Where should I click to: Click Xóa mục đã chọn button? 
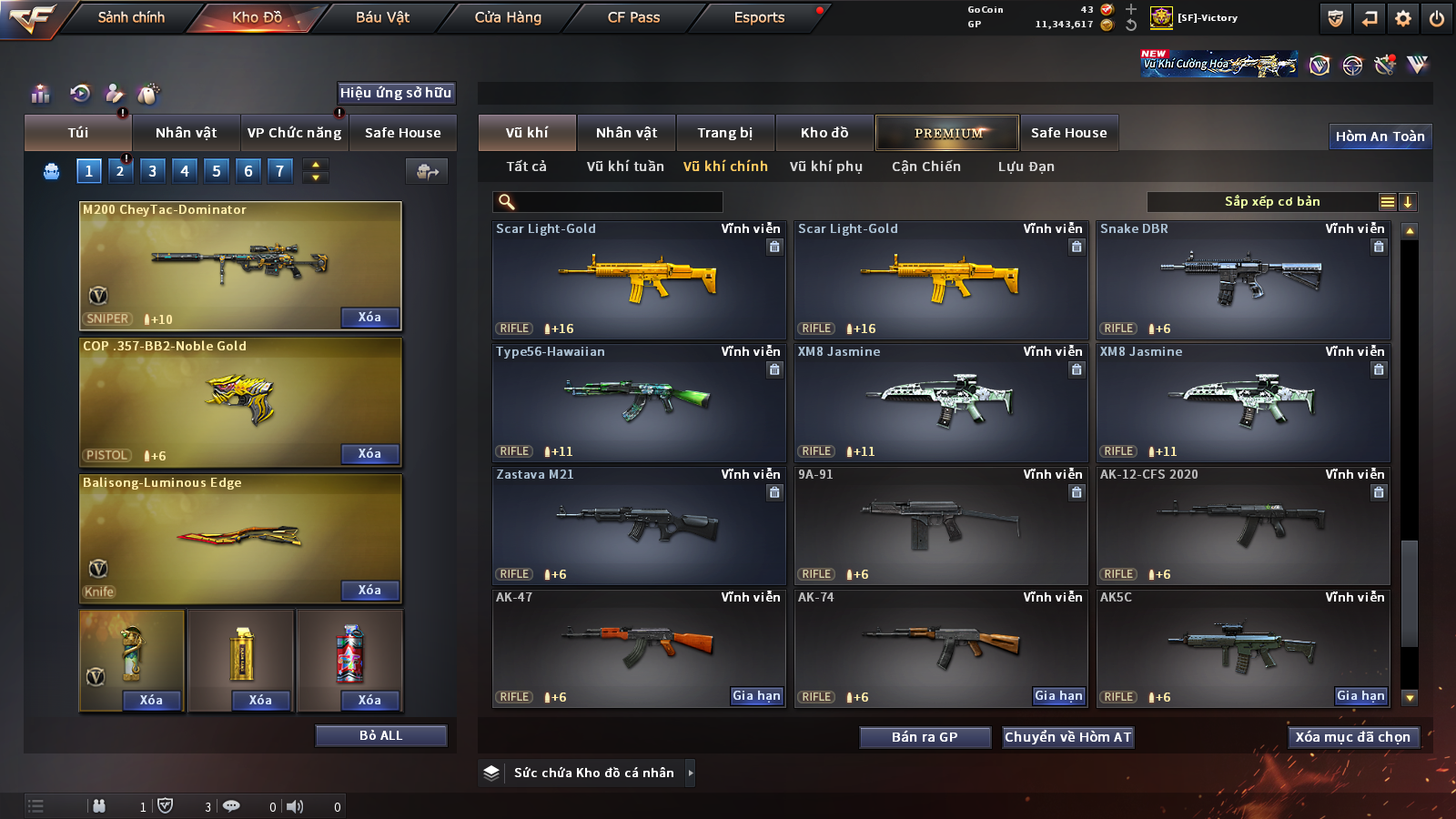click(x=1352, y=737)
